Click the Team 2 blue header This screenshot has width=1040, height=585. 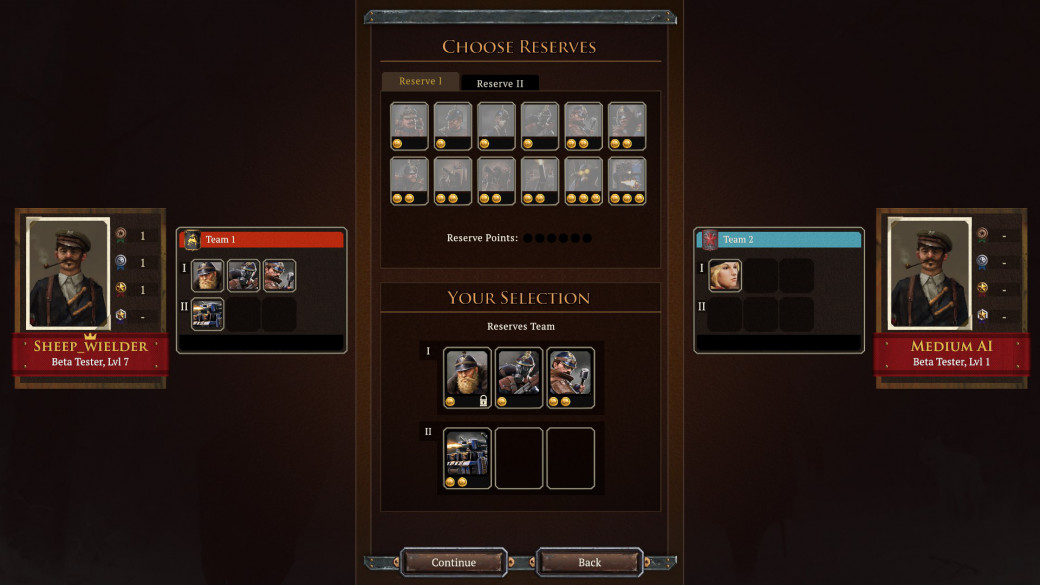pos(780,240)
